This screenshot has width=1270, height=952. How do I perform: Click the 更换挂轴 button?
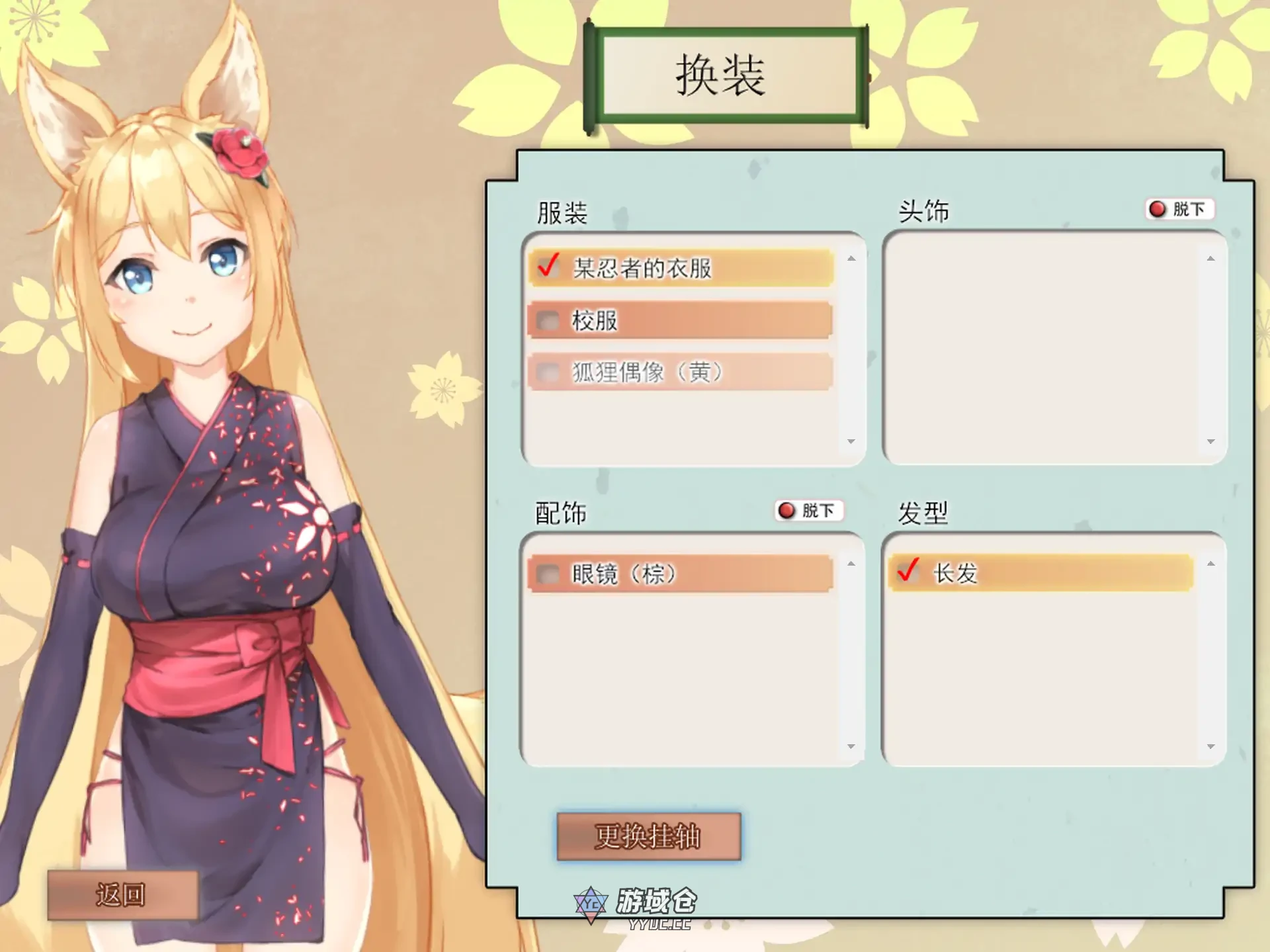(649, 835)
